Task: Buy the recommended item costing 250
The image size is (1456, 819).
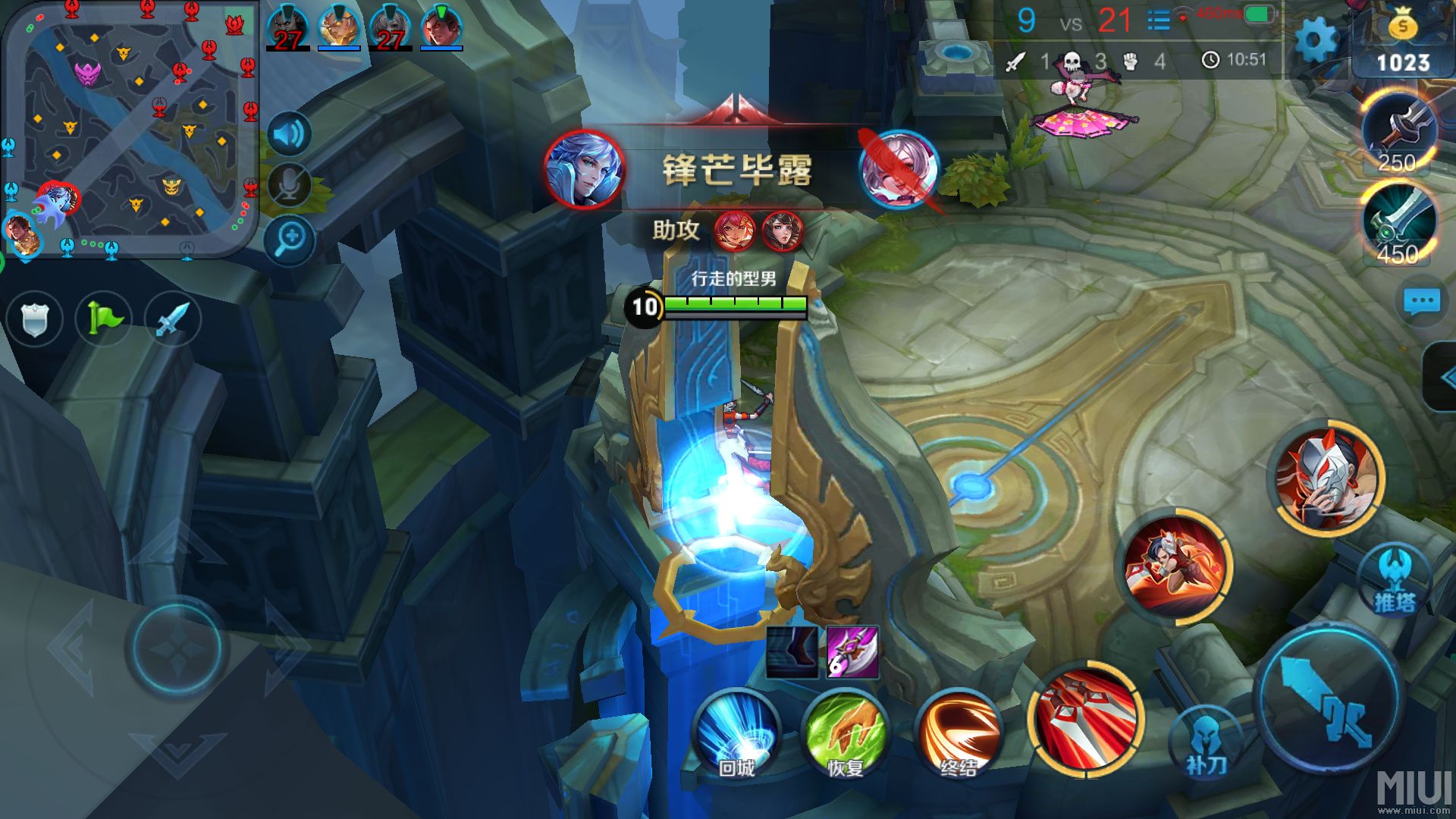Action: 1398,133
